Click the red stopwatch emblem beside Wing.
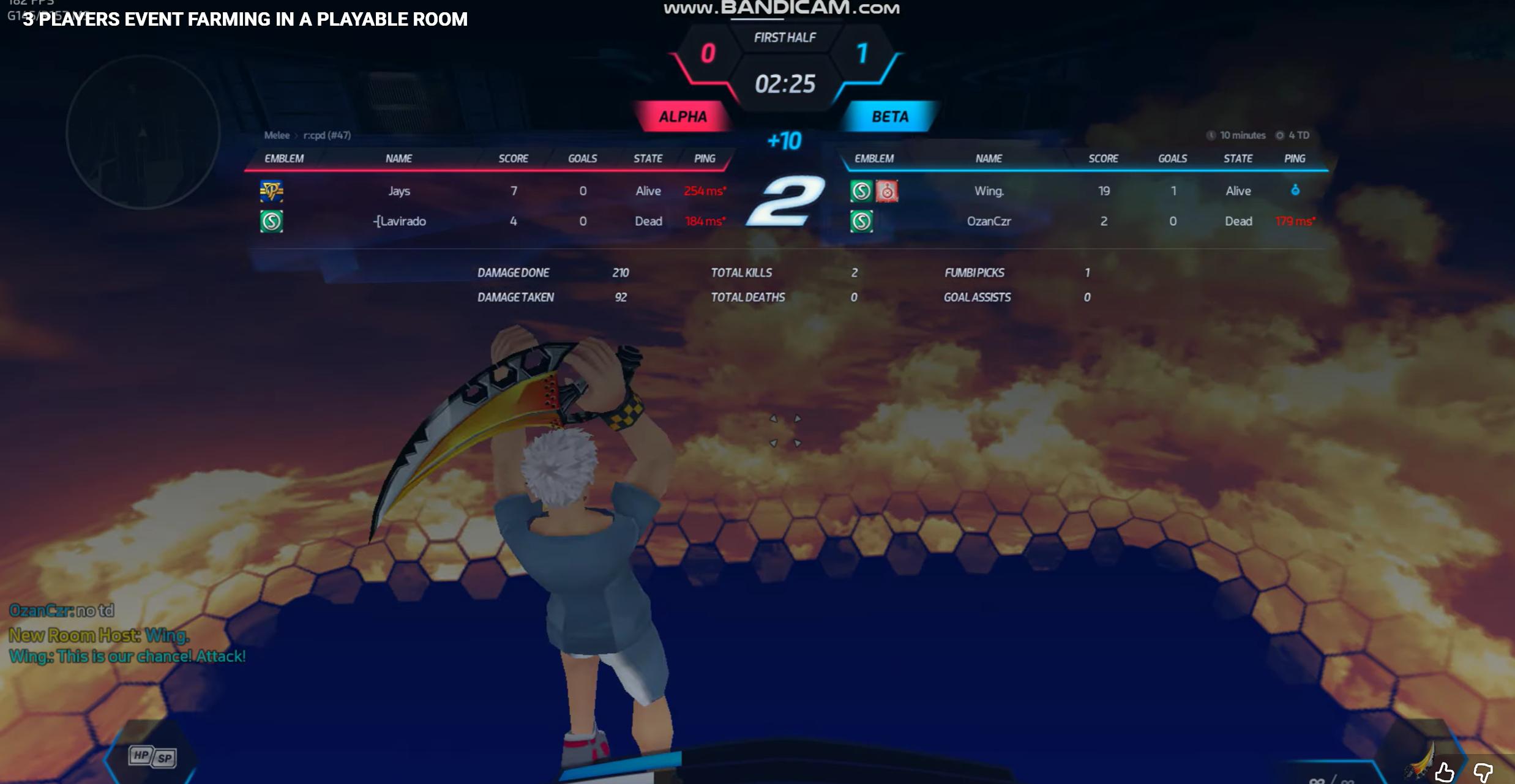The width and height of the screenshot is (1515, 784). [x=887, y=191]
